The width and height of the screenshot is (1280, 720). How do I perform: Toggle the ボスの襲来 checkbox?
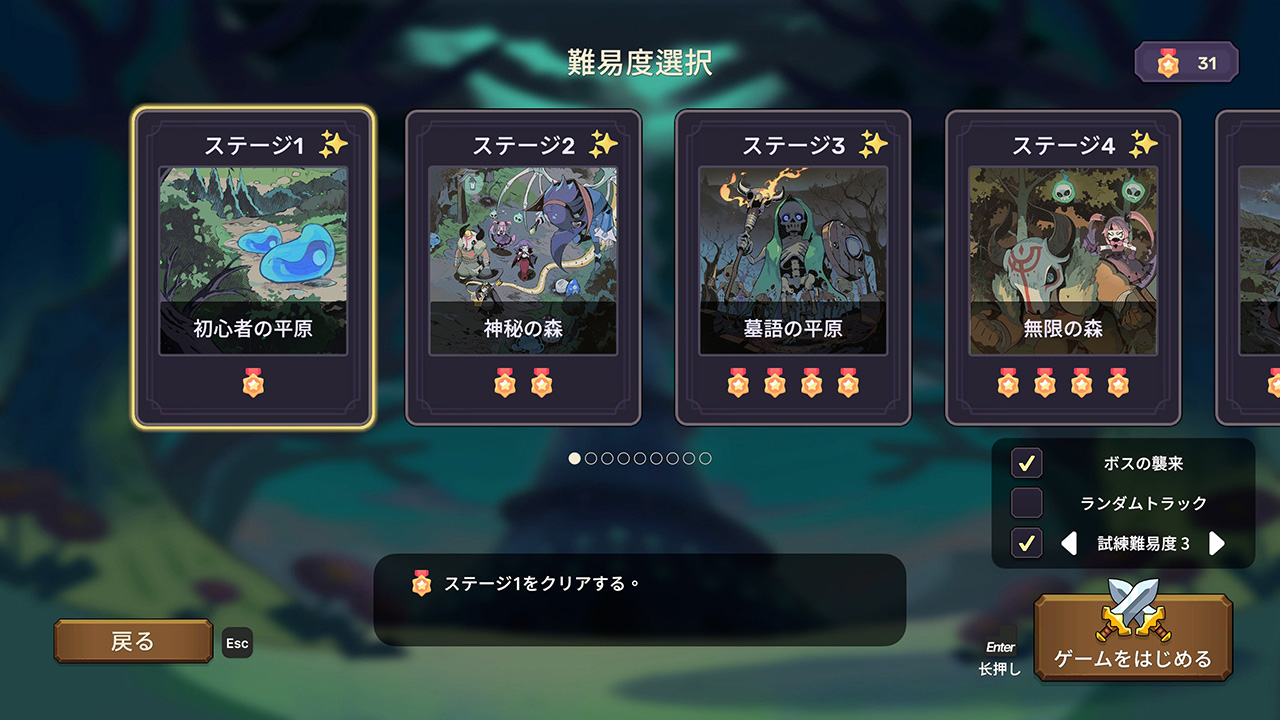(x=1027, y=463)
